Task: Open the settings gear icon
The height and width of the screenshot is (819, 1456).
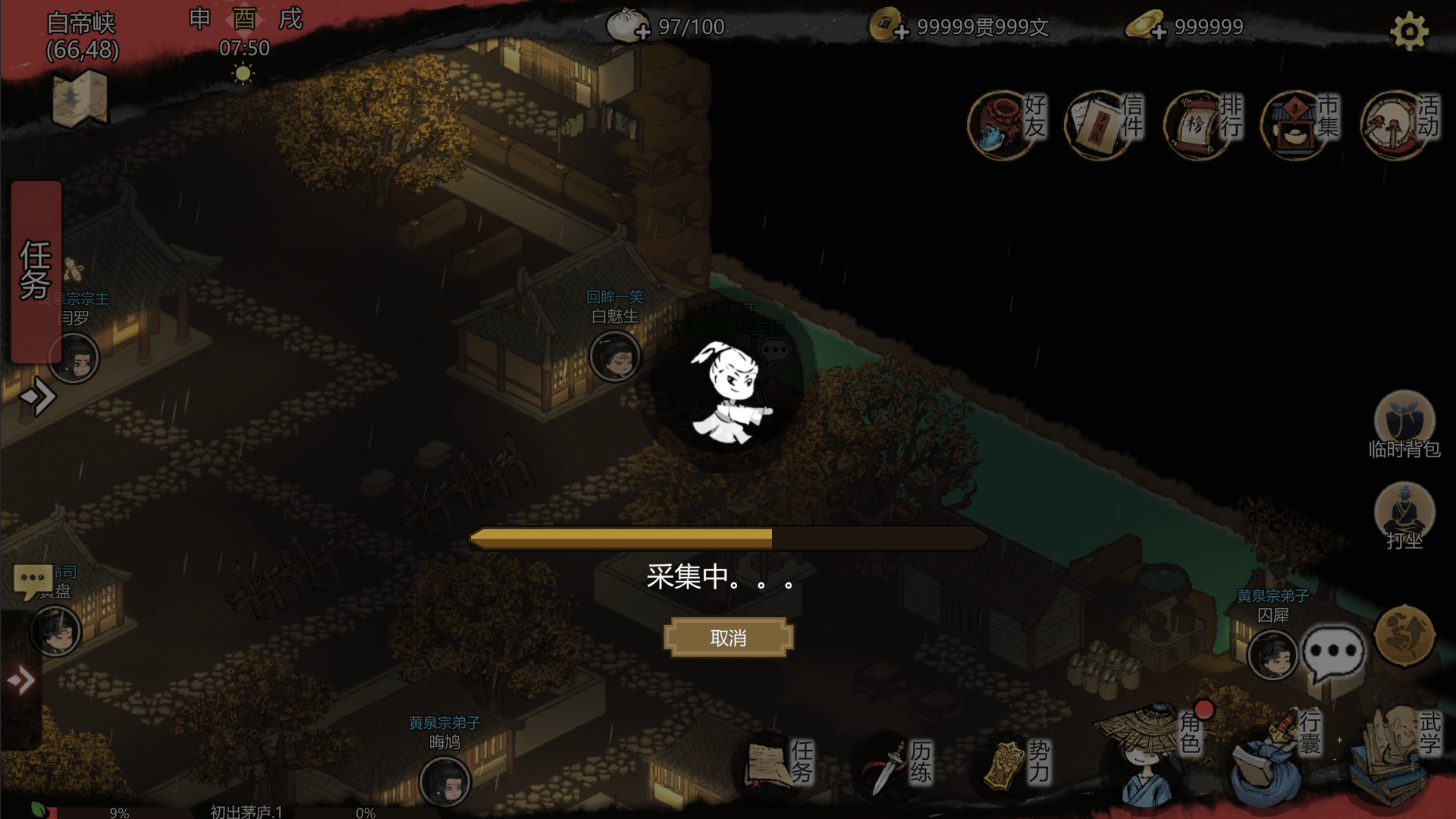Action: [x=1409, y=31]
